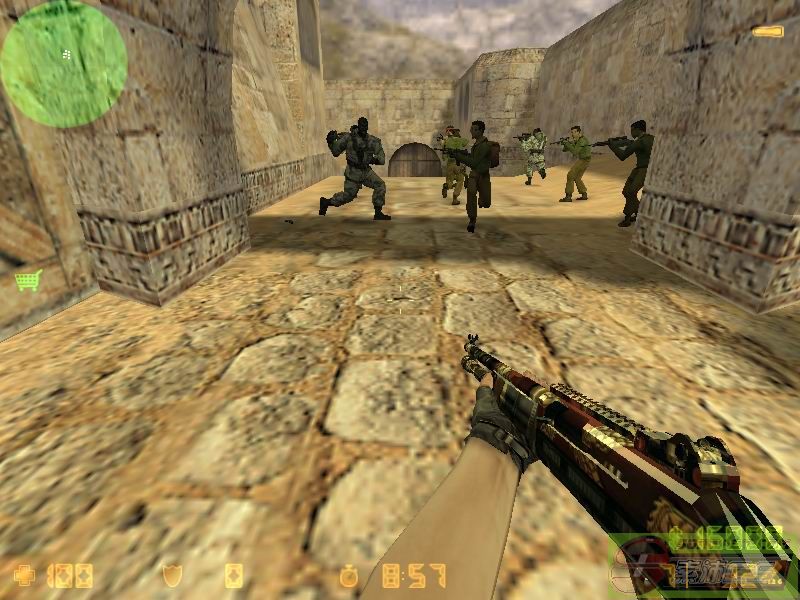The image size is (800, 600).
Task: Click the orange bullet icon
Action: pyautogui.click(x=768, y=33)
